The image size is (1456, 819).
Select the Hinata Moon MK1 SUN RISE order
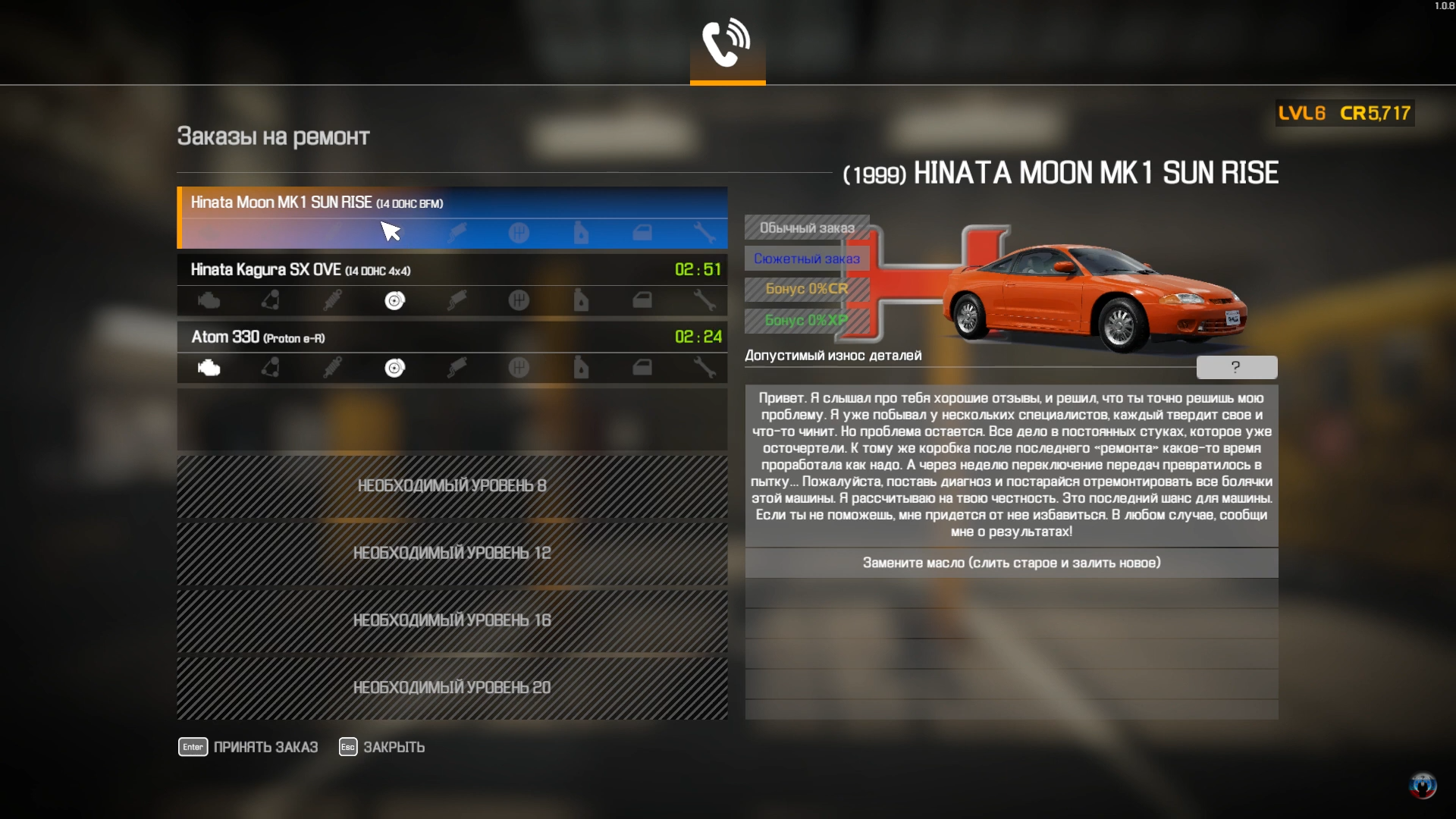(452, 203)
